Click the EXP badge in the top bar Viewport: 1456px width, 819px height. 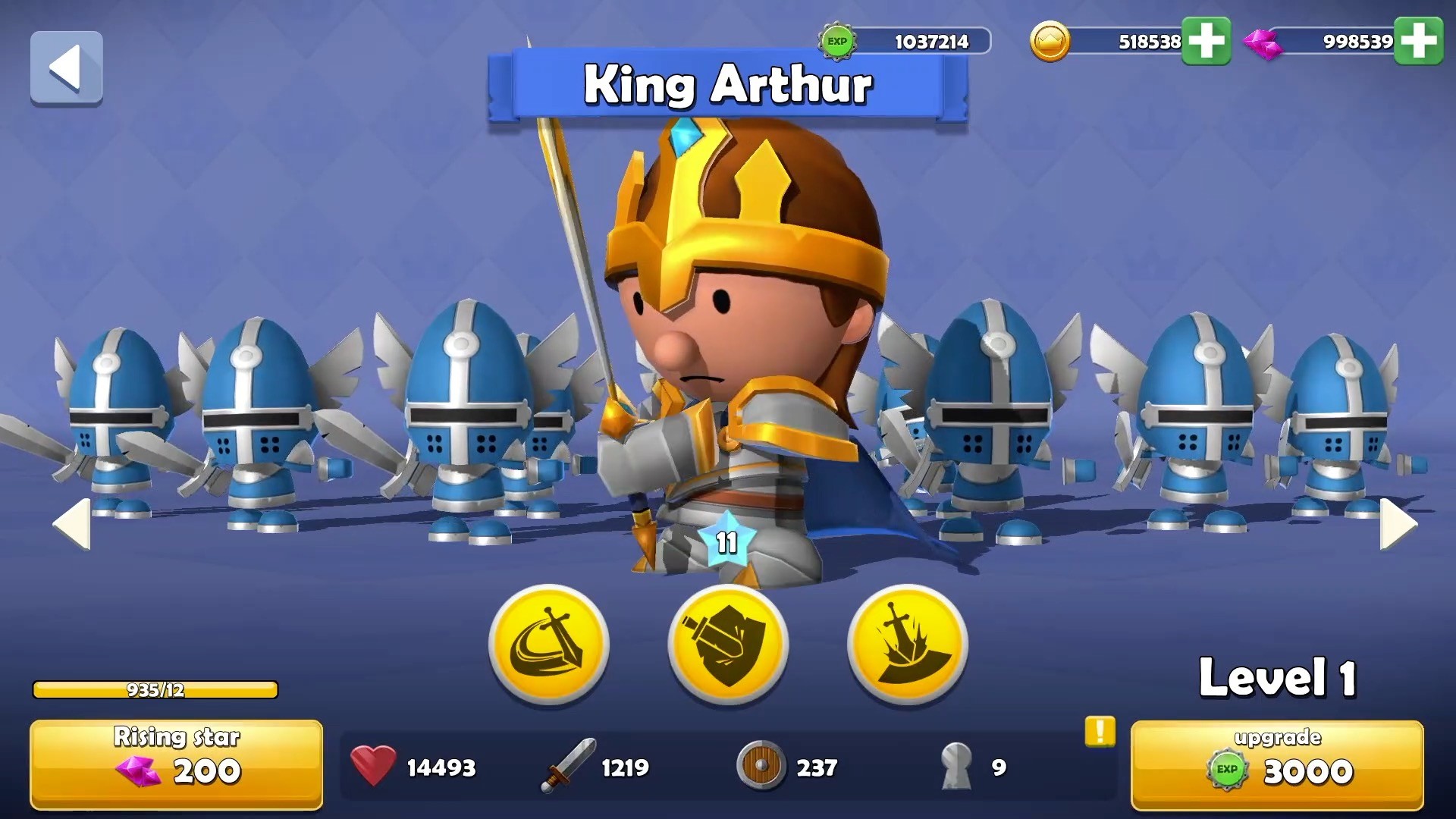tap(836, 42)
